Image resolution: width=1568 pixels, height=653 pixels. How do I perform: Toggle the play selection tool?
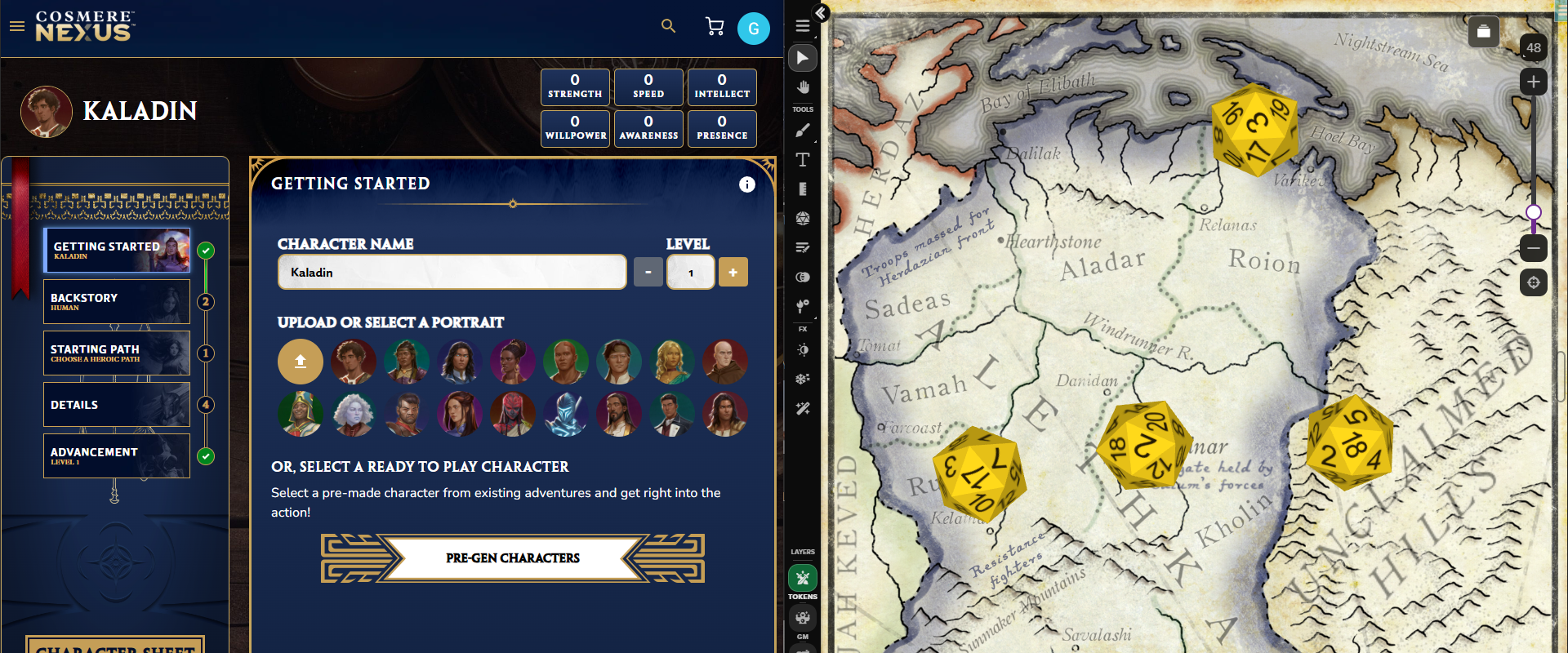pos(803,57)
